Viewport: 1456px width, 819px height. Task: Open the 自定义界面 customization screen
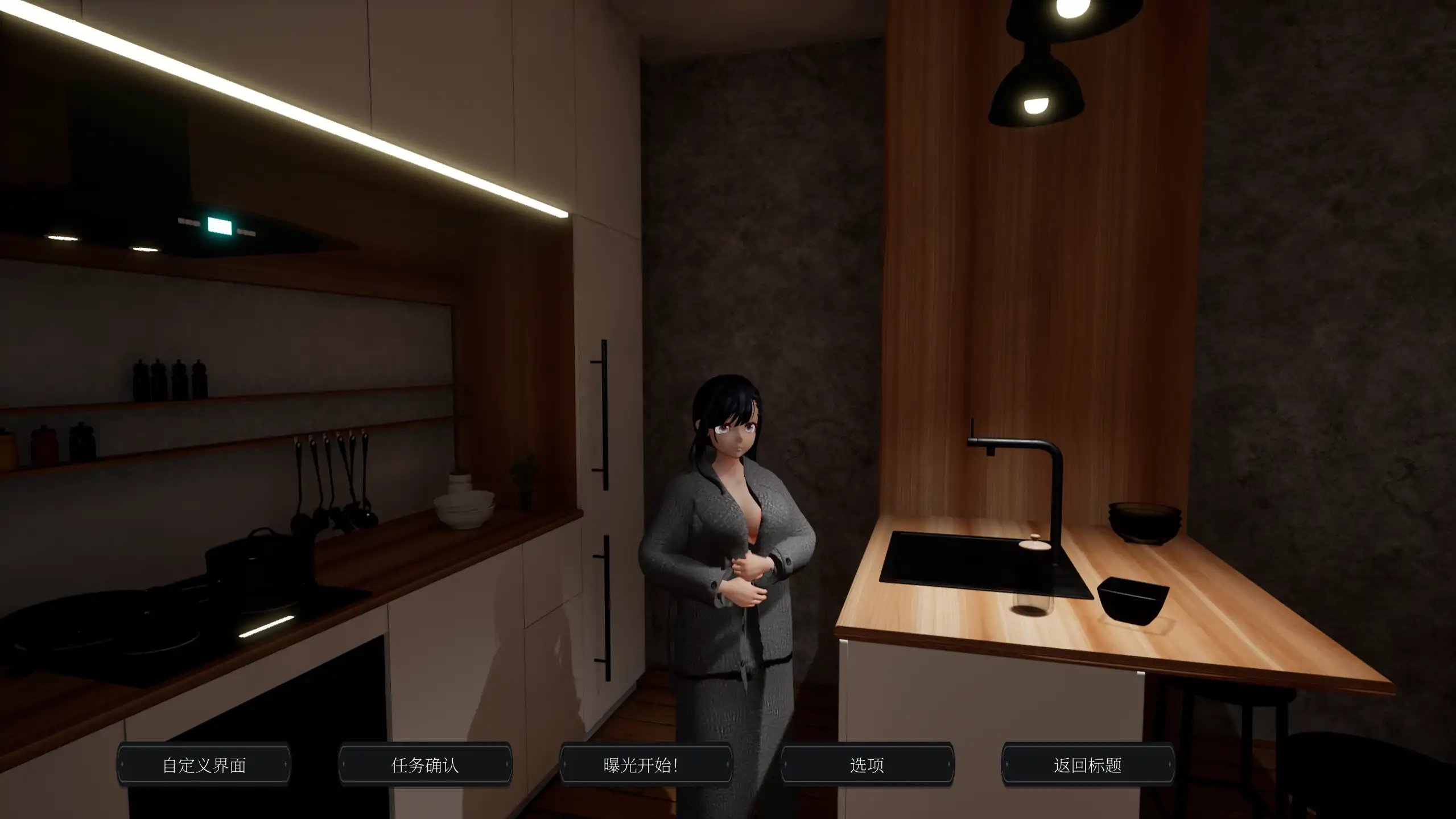tap(204, 765)
